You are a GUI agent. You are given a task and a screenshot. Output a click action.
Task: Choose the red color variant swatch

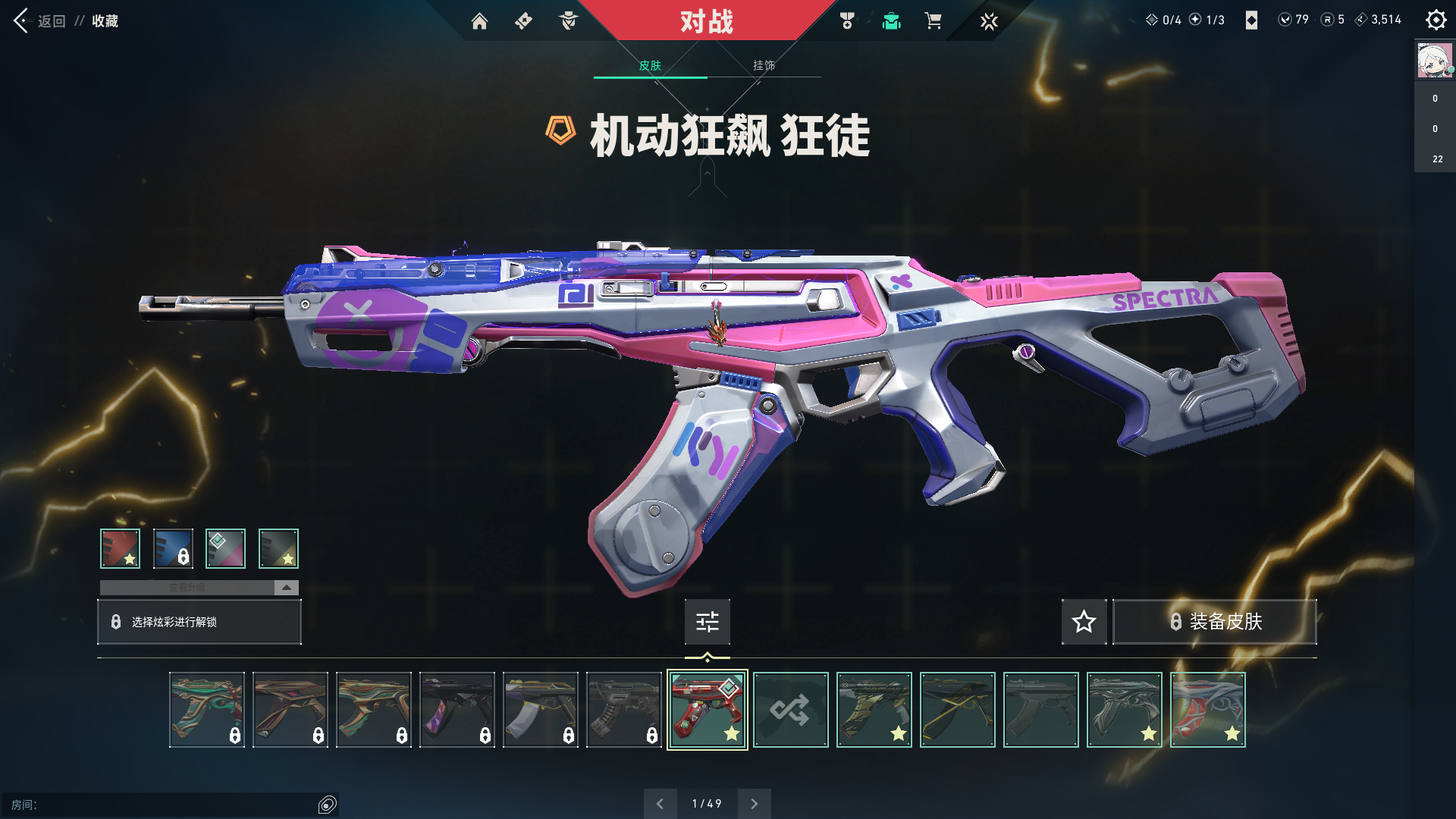point(120,548)
